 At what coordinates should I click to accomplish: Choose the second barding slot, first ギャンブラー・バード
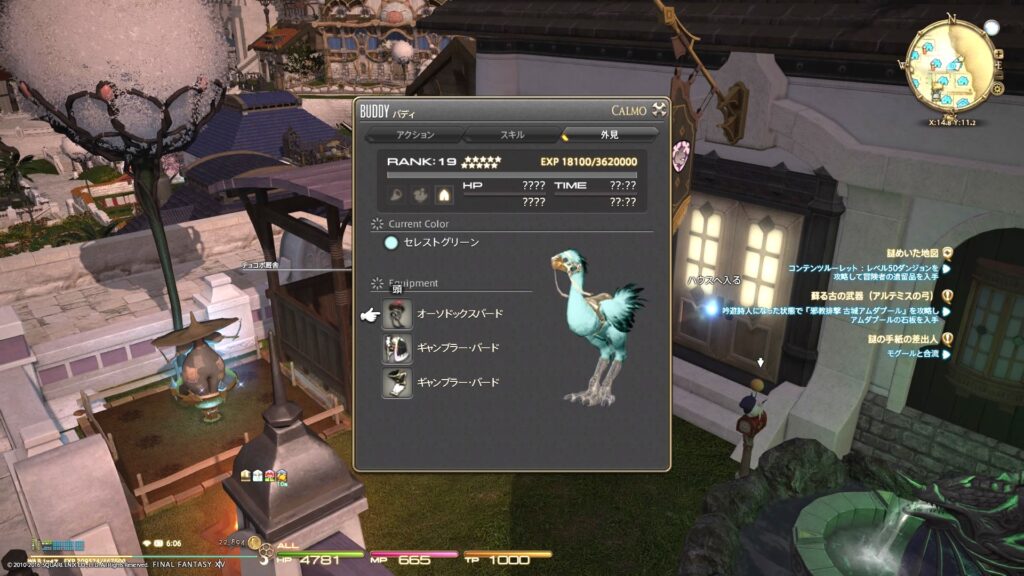pos(397,348)
